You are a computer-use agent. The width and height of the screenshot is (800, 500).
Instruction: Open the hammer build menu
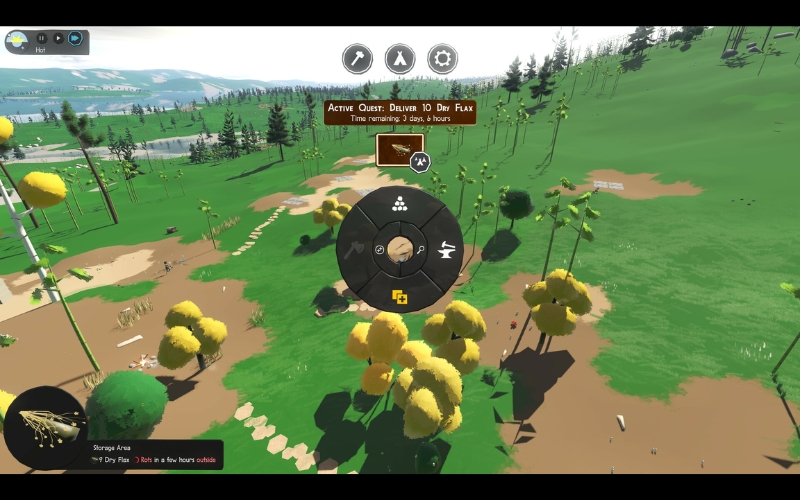coord(357,58)
